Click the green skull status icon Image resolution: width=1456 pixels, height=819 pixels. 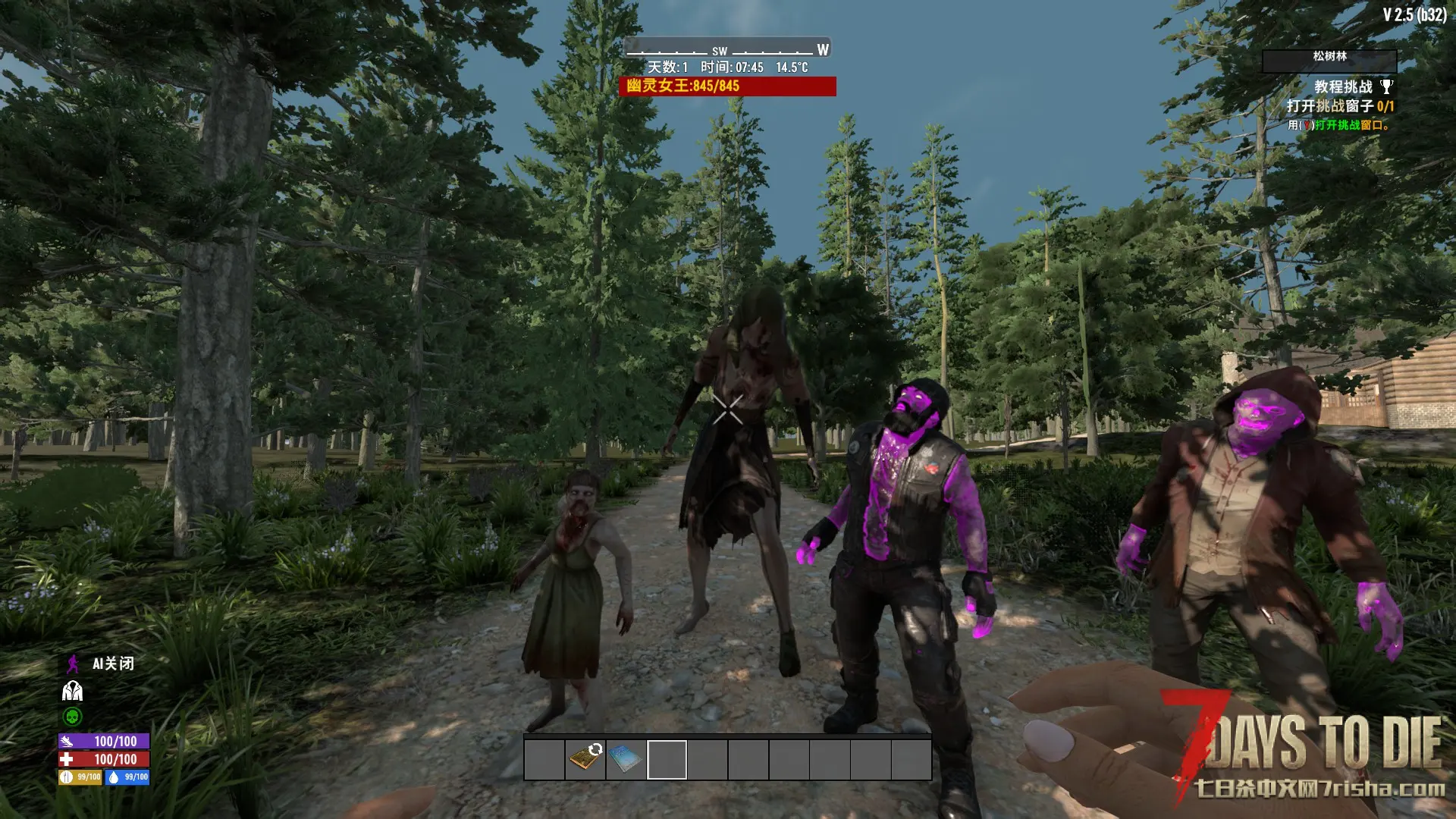click(x=72, y=717)
